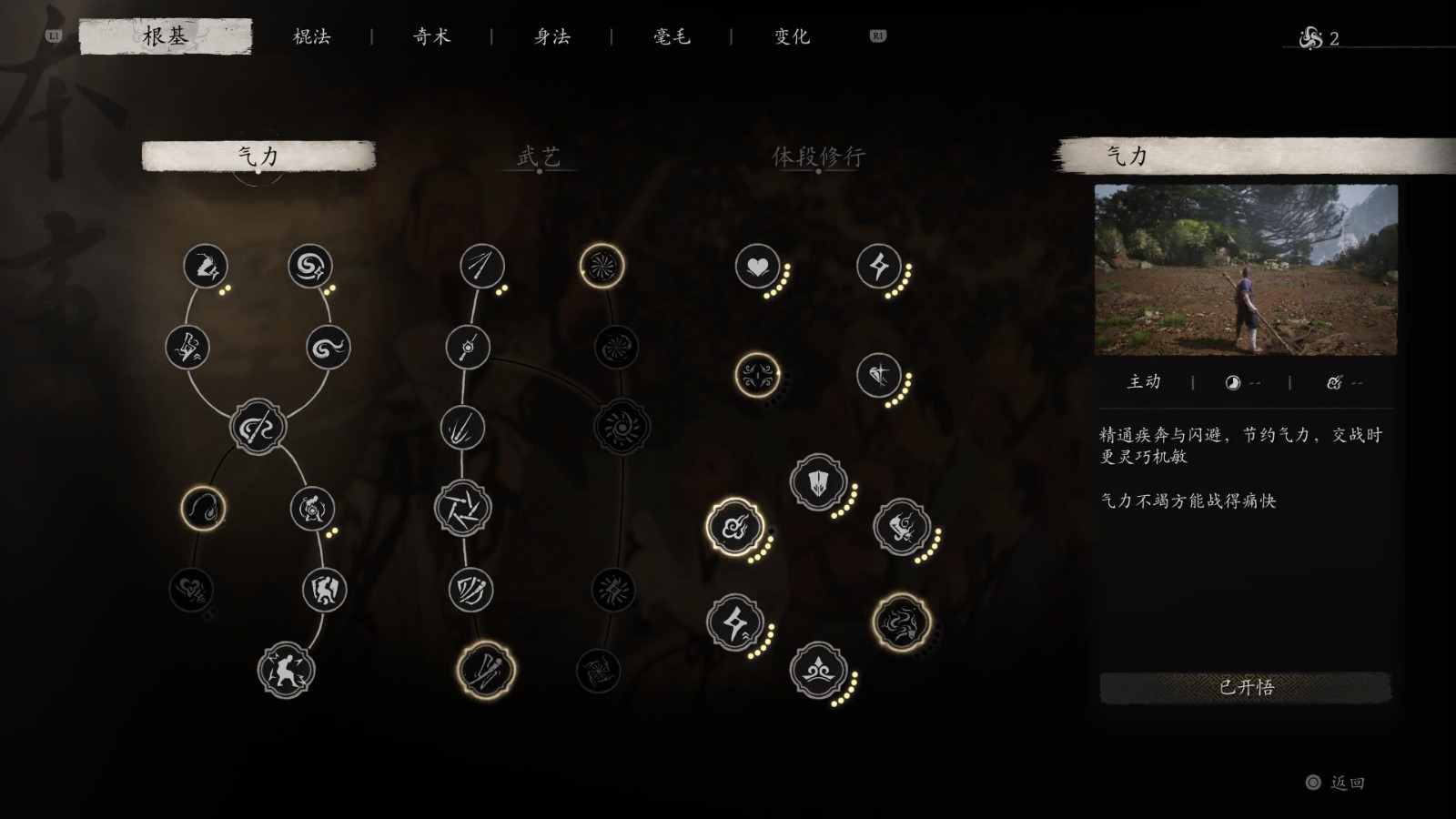Screen dimensions: 1456x819
Task: Select the 武艺 skill tree header
Action: 539,157
